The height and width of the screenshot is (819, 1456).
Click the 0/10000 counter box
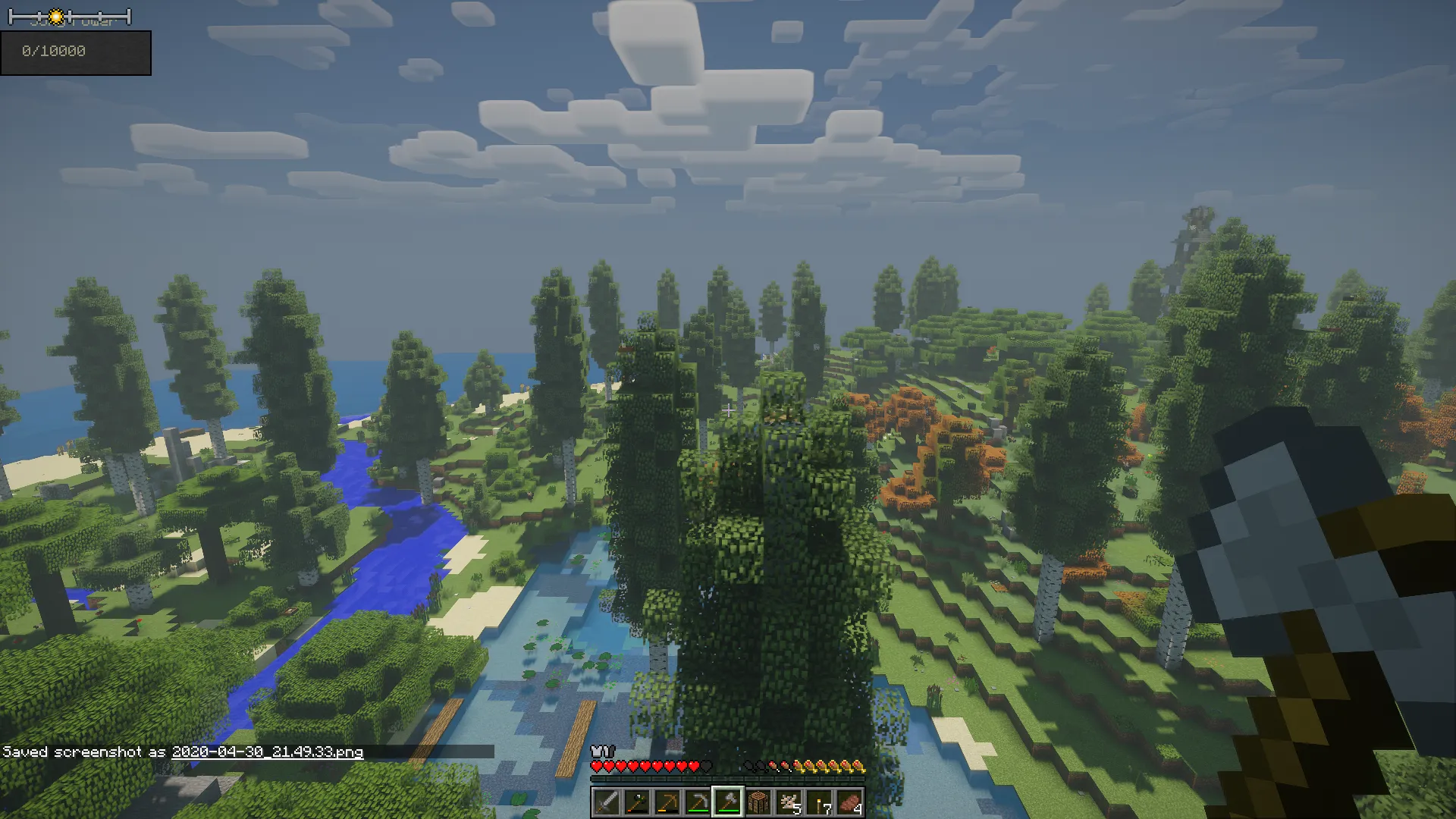tap(76, 52)
